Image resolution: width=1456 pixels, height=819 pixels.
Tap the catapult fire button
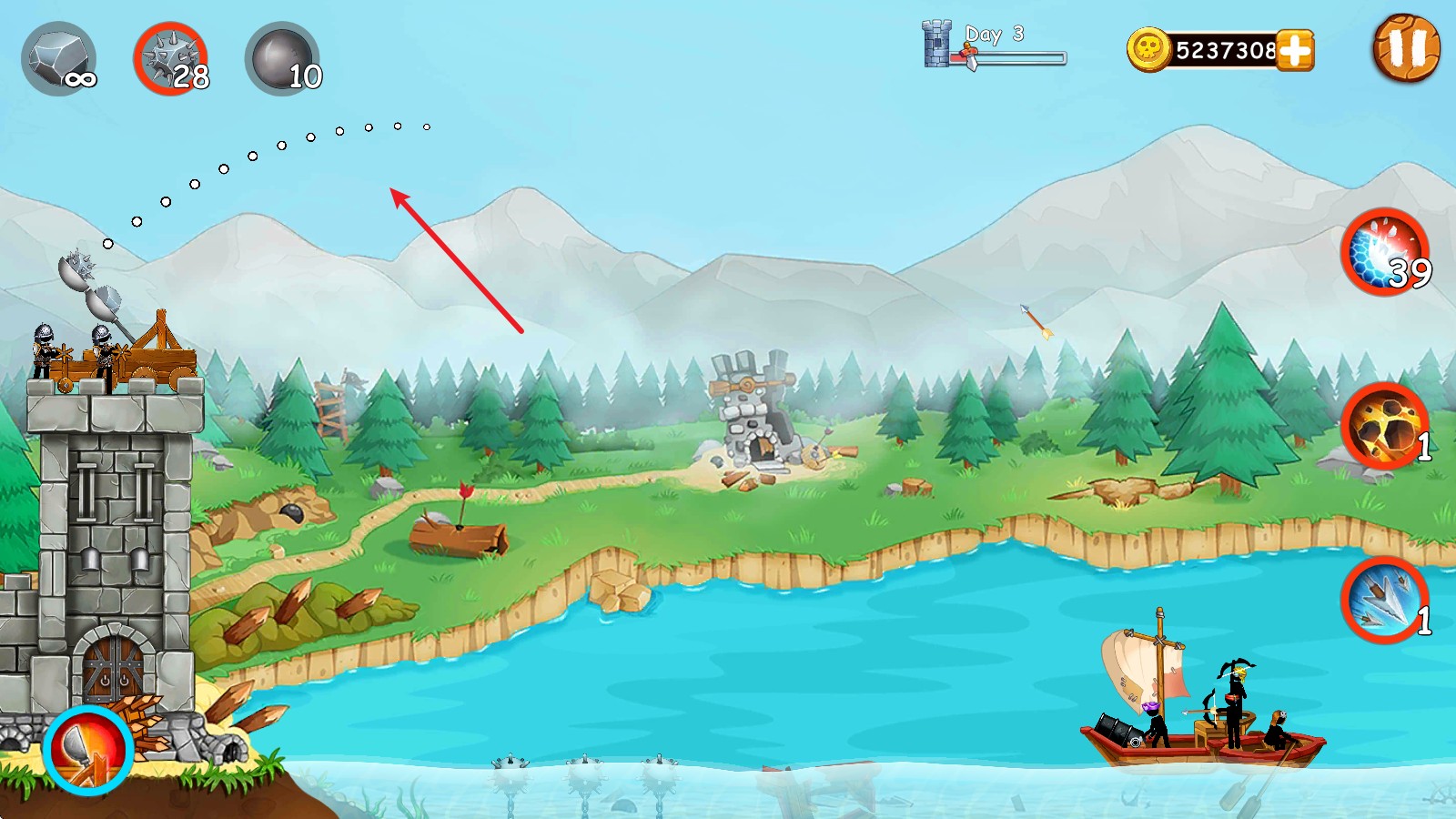point(88,750)
